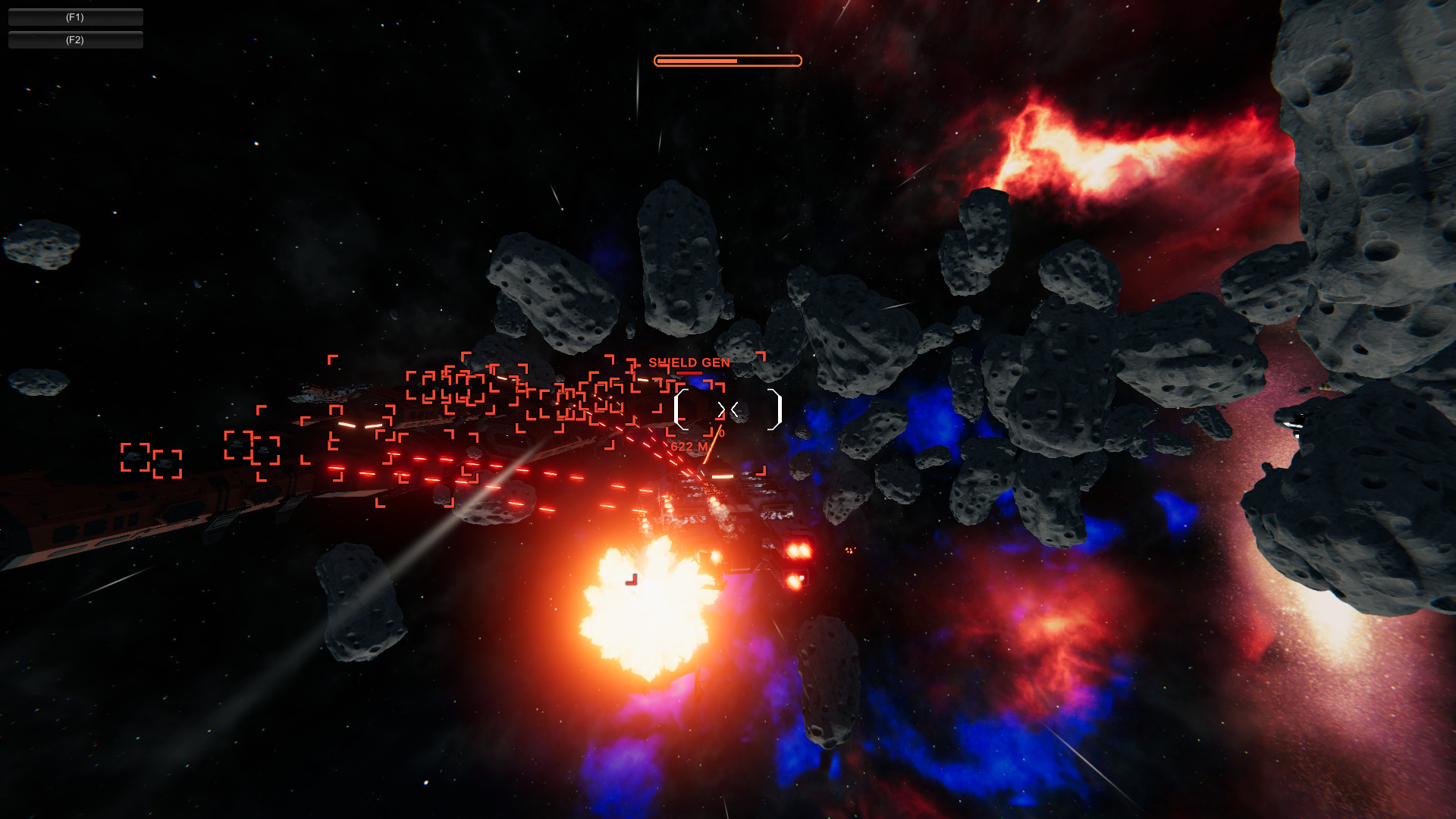Click the small '0' counter beneath the reticle
The width and height of the screenshot is (1456, 819).
(x=722, y=432)
